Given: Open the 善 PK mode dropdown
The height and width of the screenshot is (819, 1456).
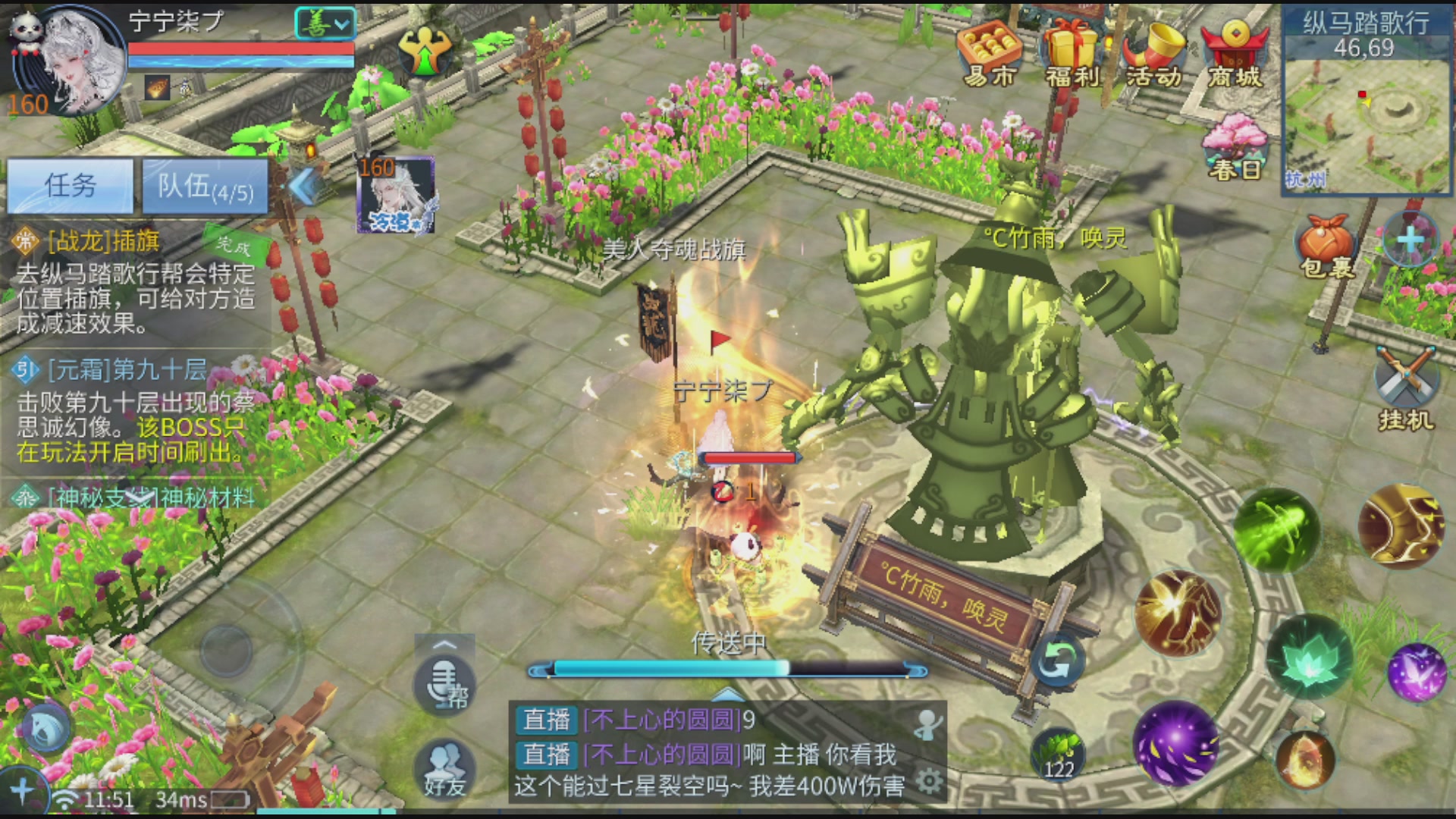Looking at the screenshot, I should pyautogui.click(x=325, y=24).
